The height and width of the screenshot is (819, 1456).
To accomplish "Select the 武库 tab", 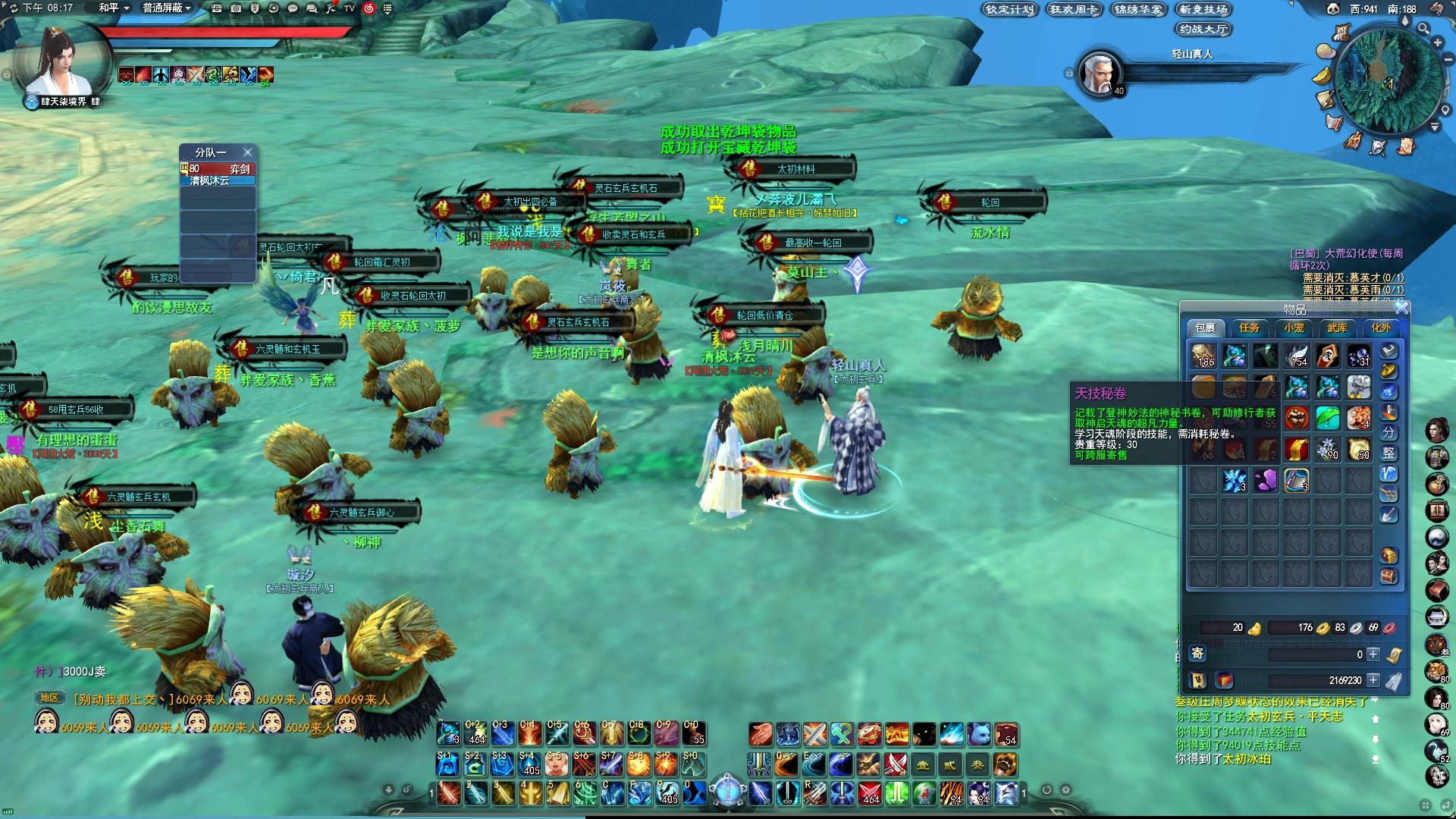I will click(x=1337, y=328).
